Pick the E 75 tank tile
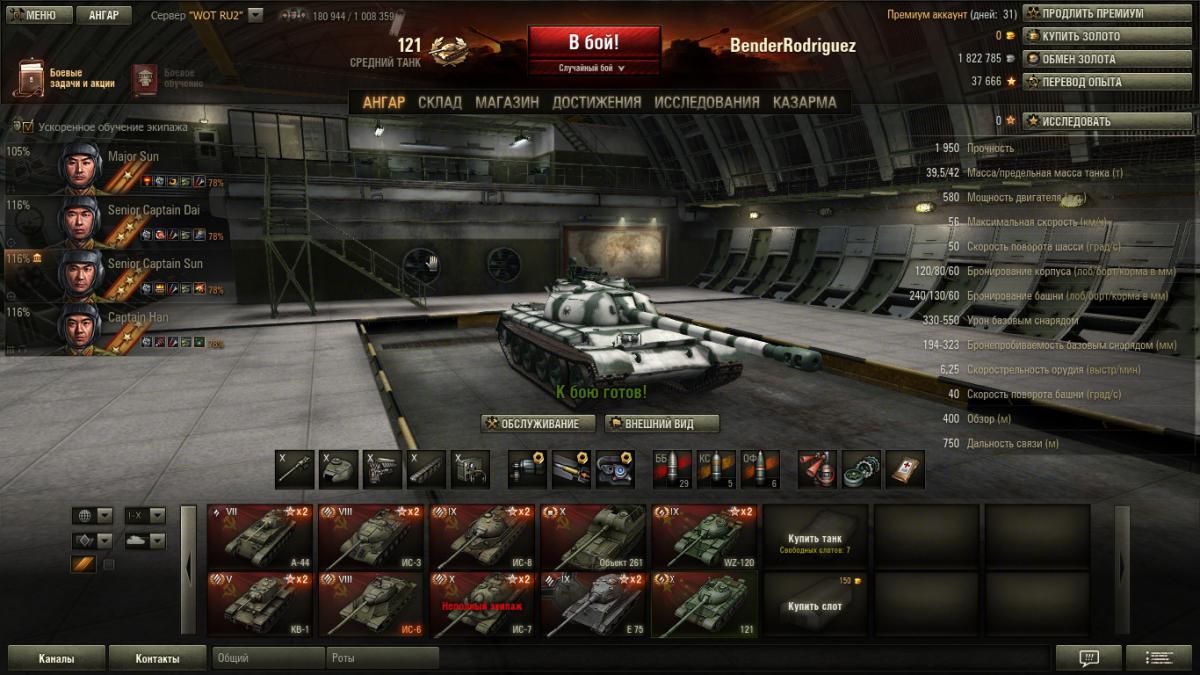1200x675 pixels. 591,604
